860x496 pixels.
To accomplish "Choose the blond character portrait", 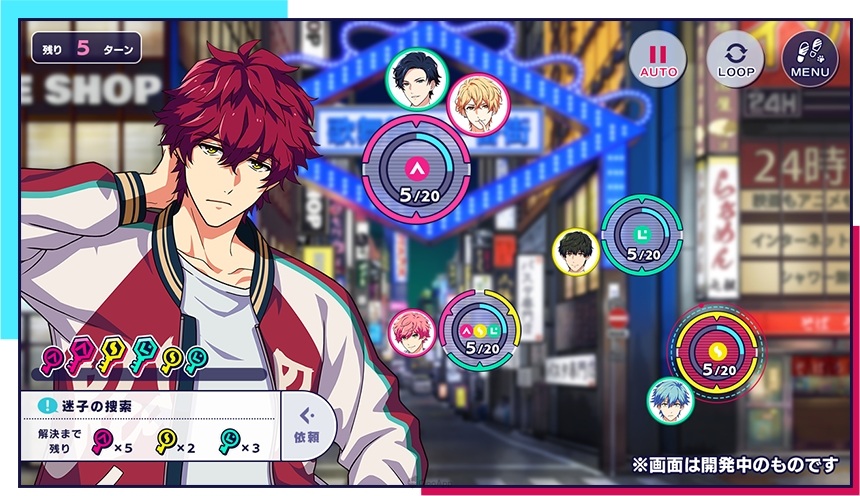I will click(x=474, y=105).
